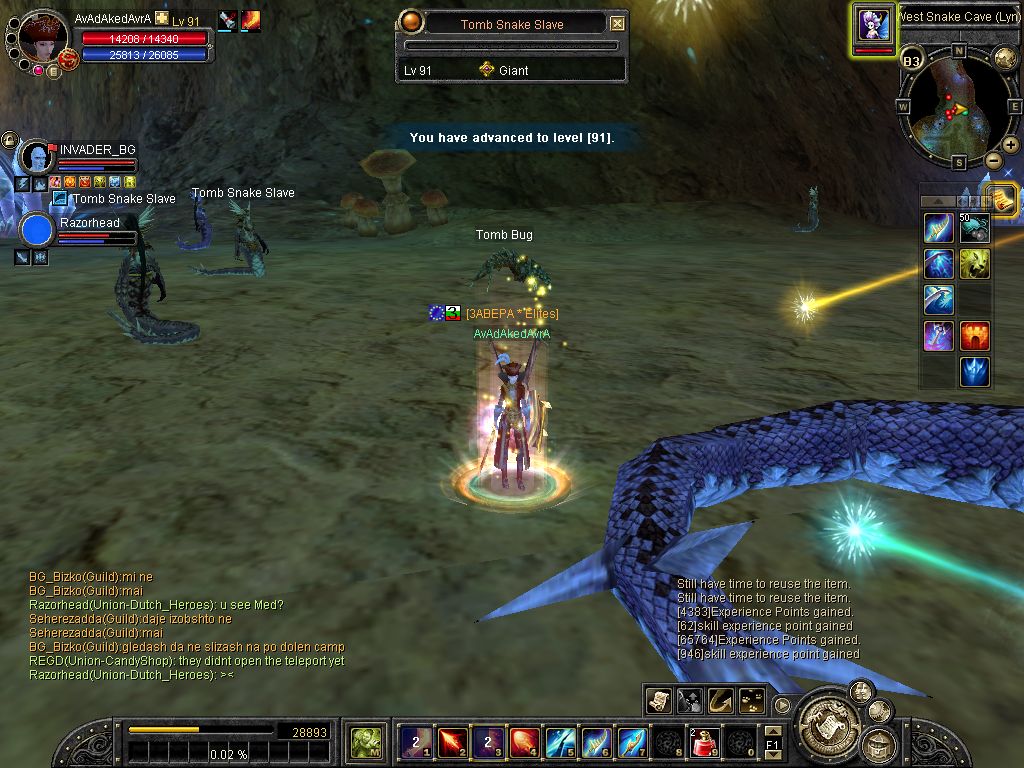Activate the red fire skill in slot 2

452,742
